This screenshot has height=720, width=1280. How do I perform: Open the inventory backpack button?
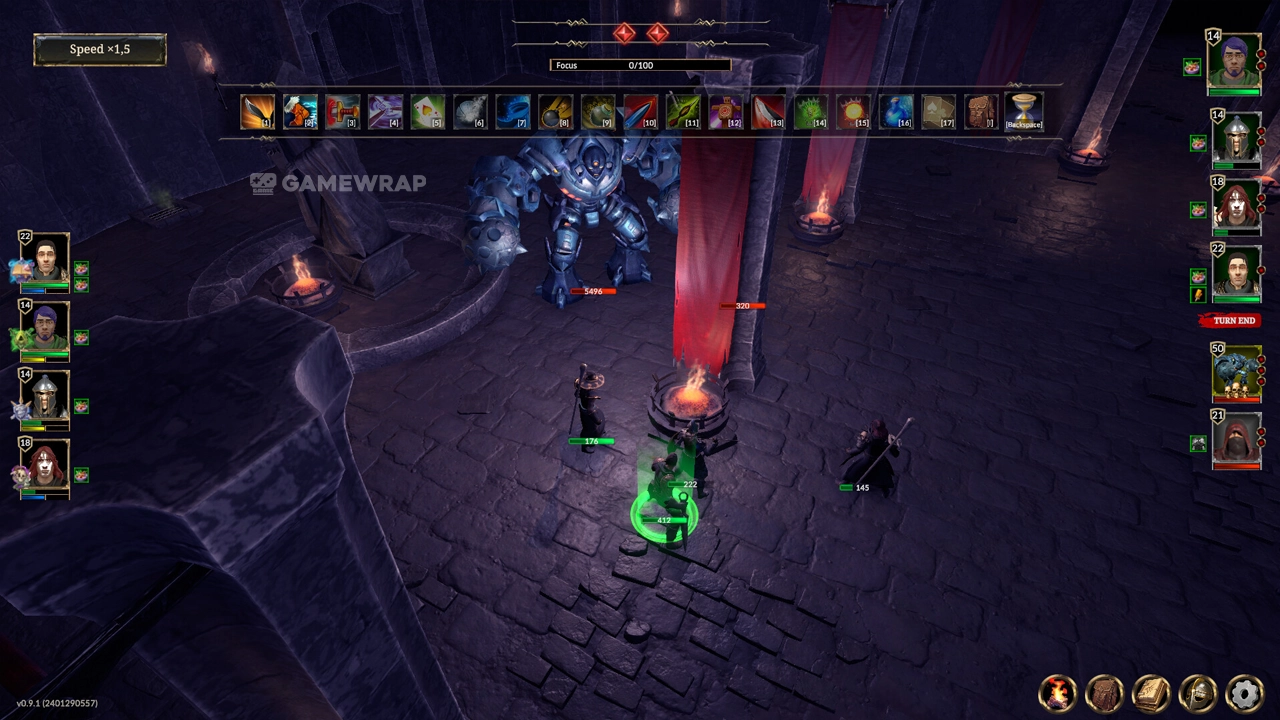(1104, 692)
